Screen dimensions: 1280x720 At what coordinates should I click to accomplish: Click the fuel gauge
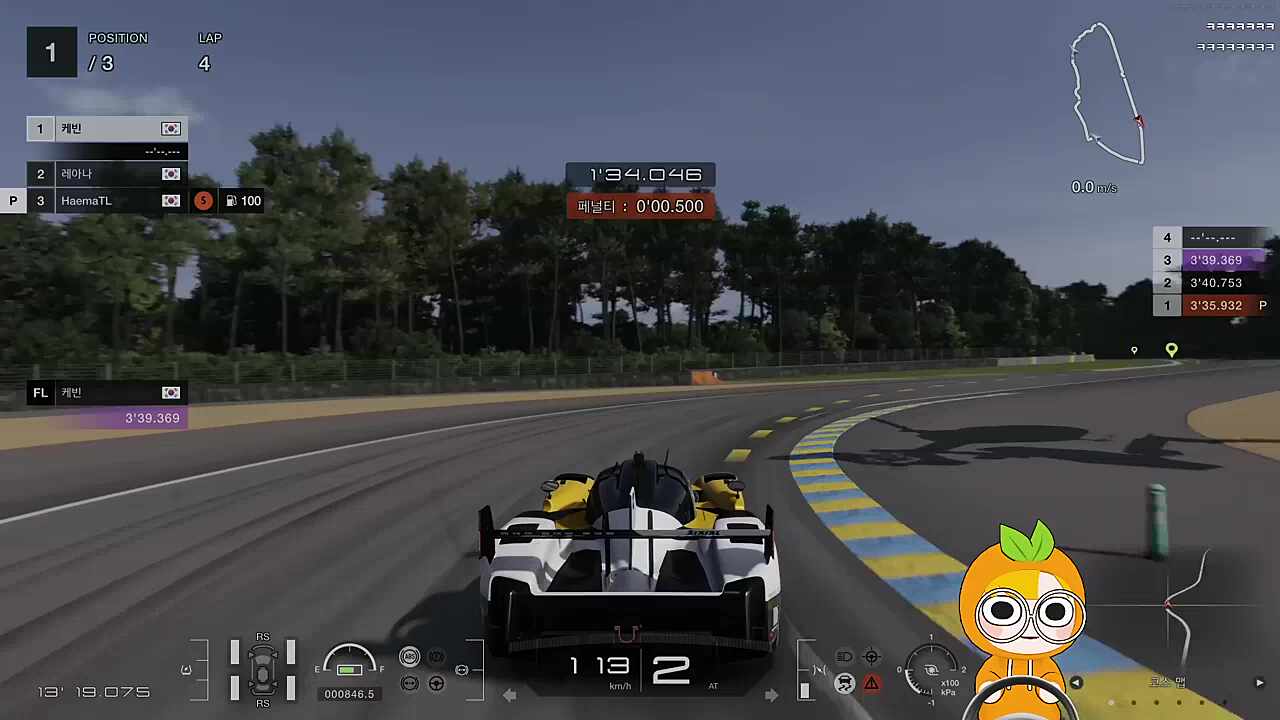[349, 661]
